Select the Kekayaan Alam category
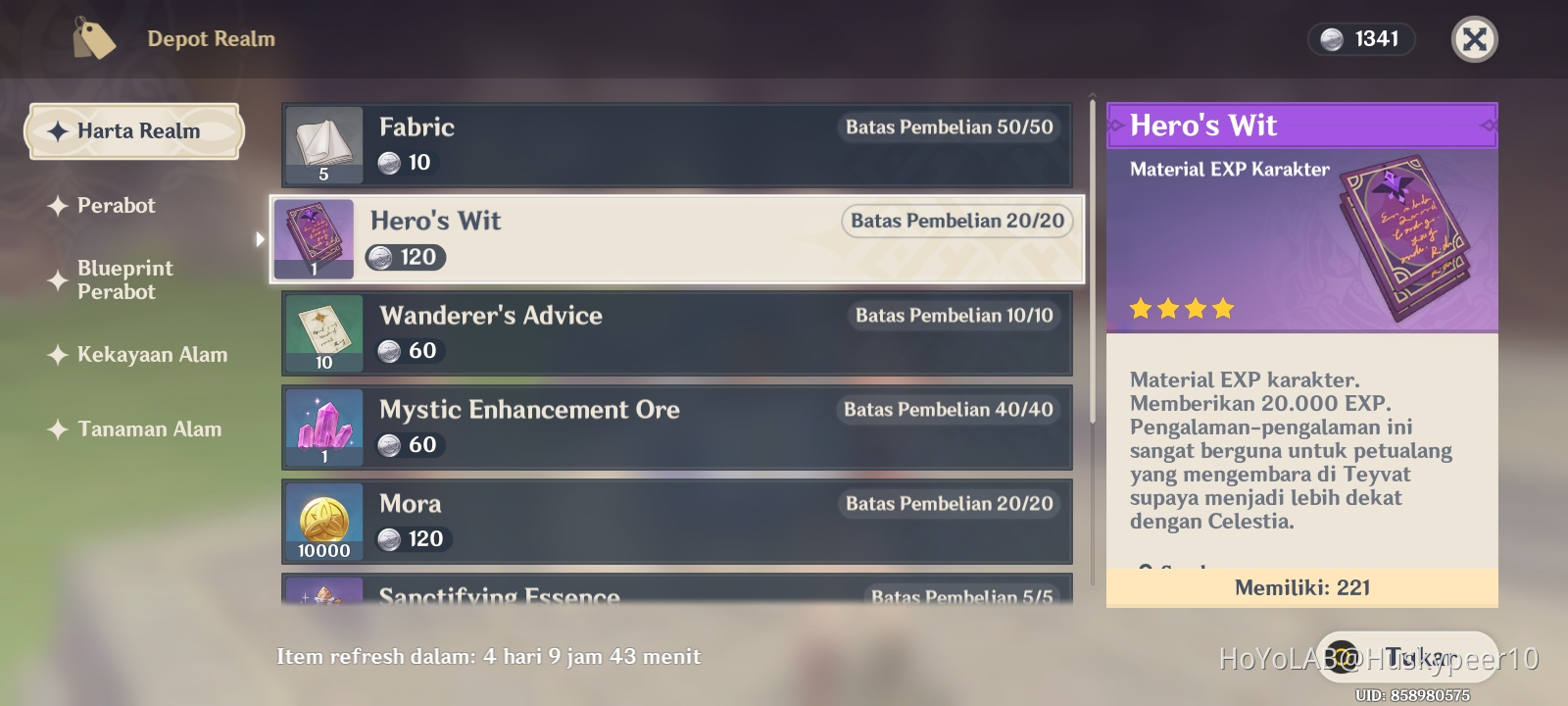 [151, 355]
